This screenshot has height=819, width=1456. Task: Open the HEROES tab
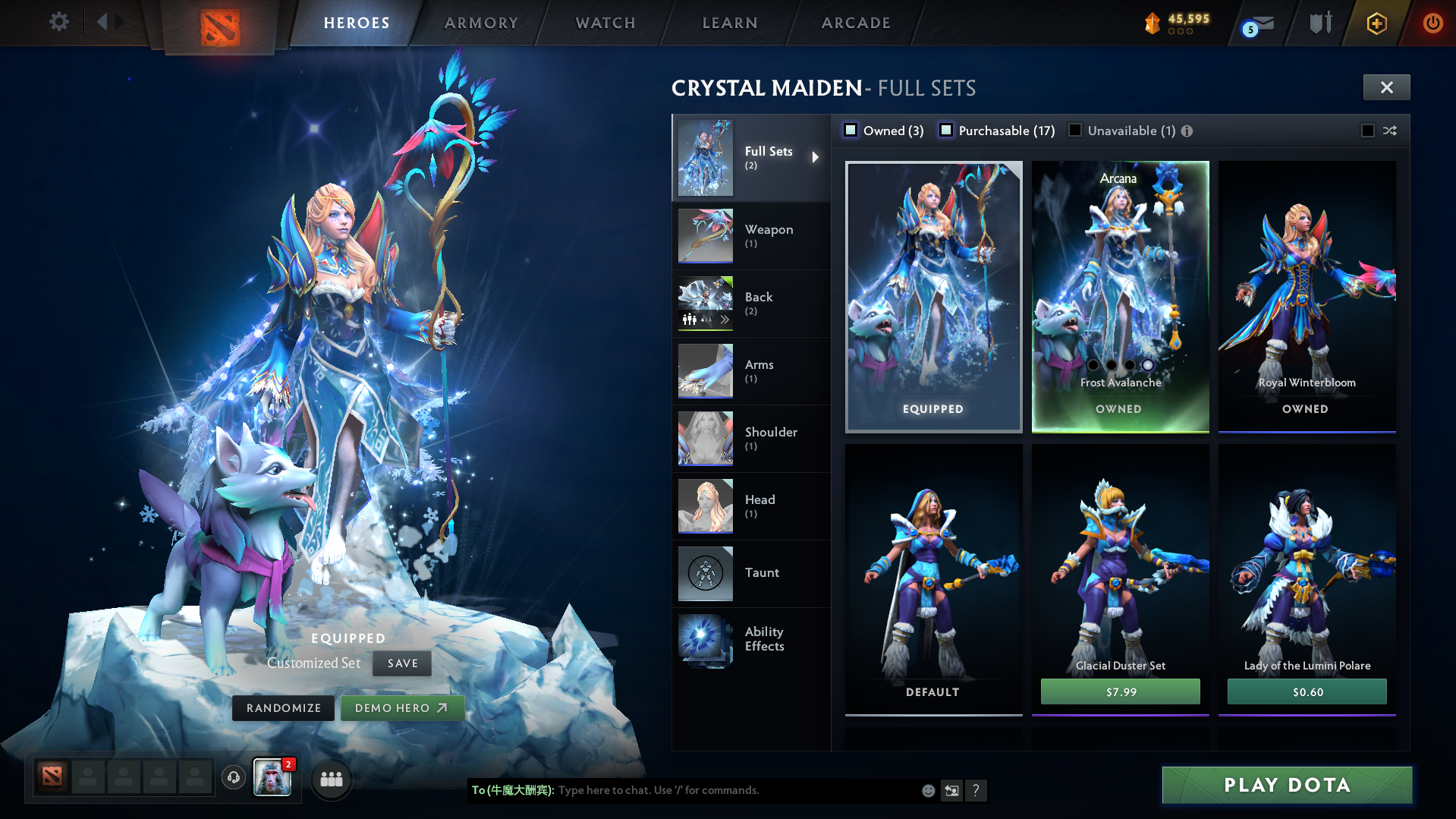tap(357, 23)
